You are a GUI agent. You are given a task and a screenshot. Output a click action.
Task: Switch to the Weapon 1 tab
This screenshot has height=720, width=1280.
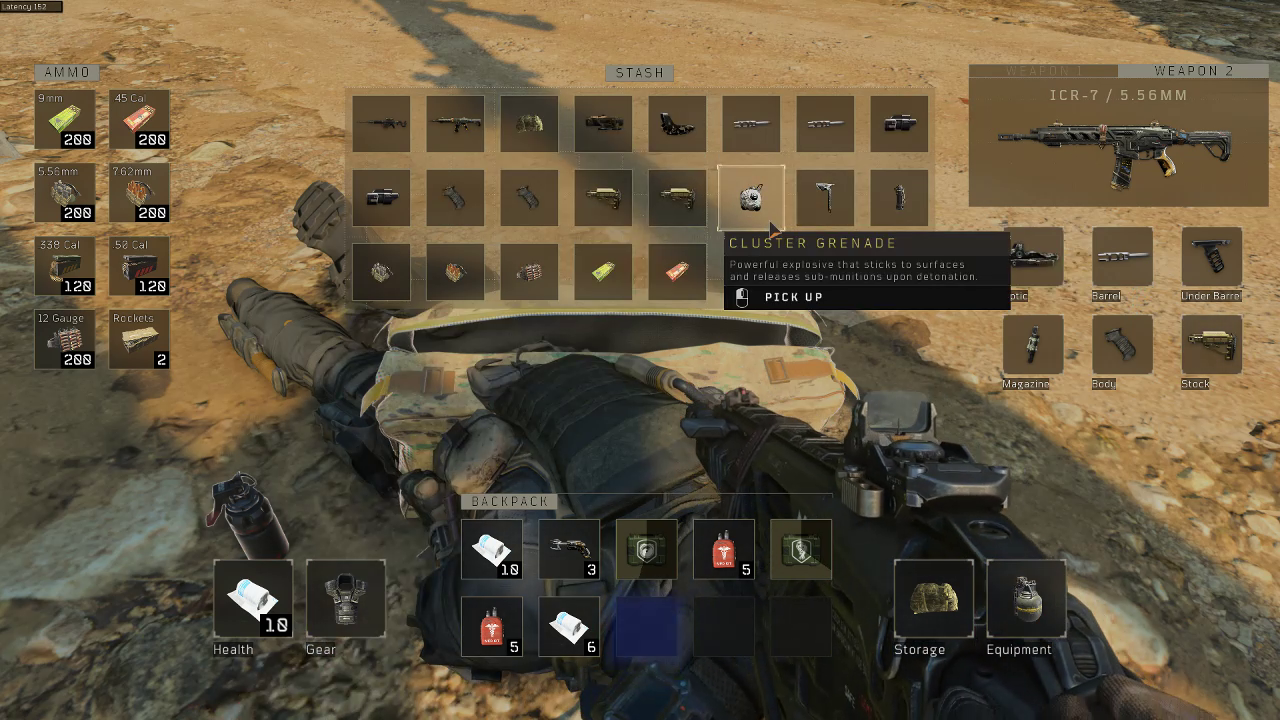click(1043, 71)
